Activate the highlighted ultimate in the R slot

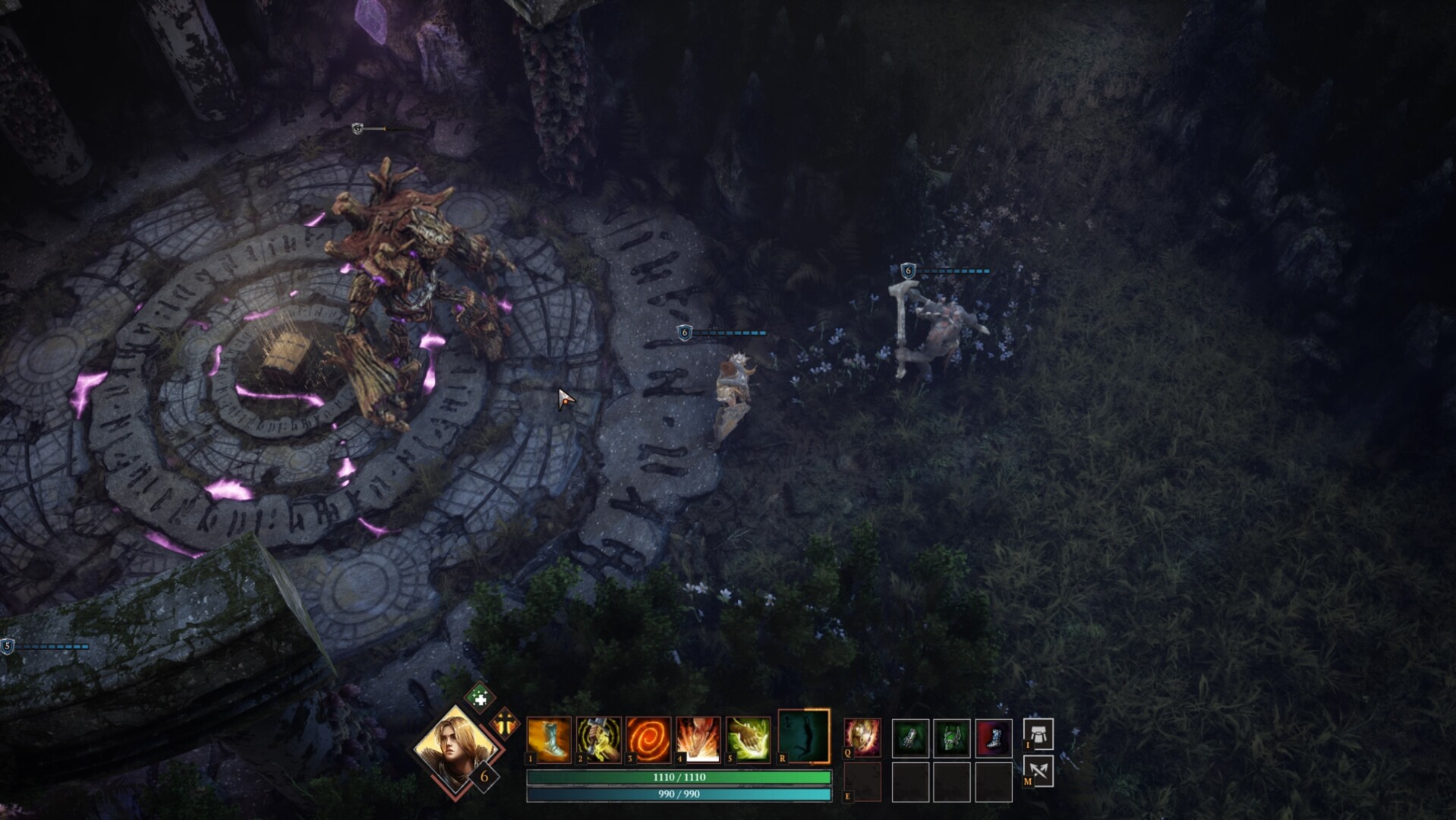(803, 736)
